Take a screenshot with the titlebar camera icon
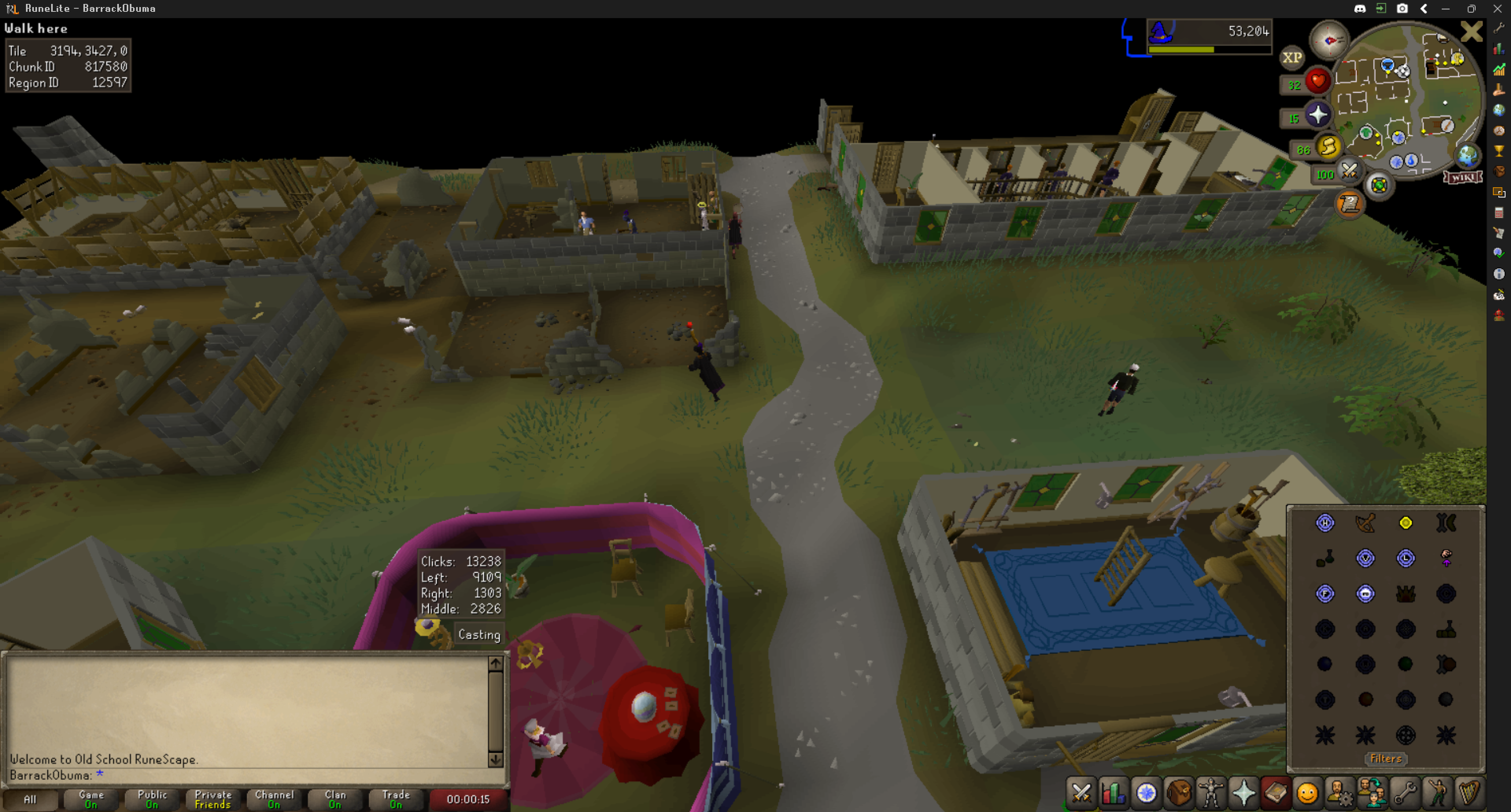The width and height of the screenshot is (1511, 812). click(1402, 8)
